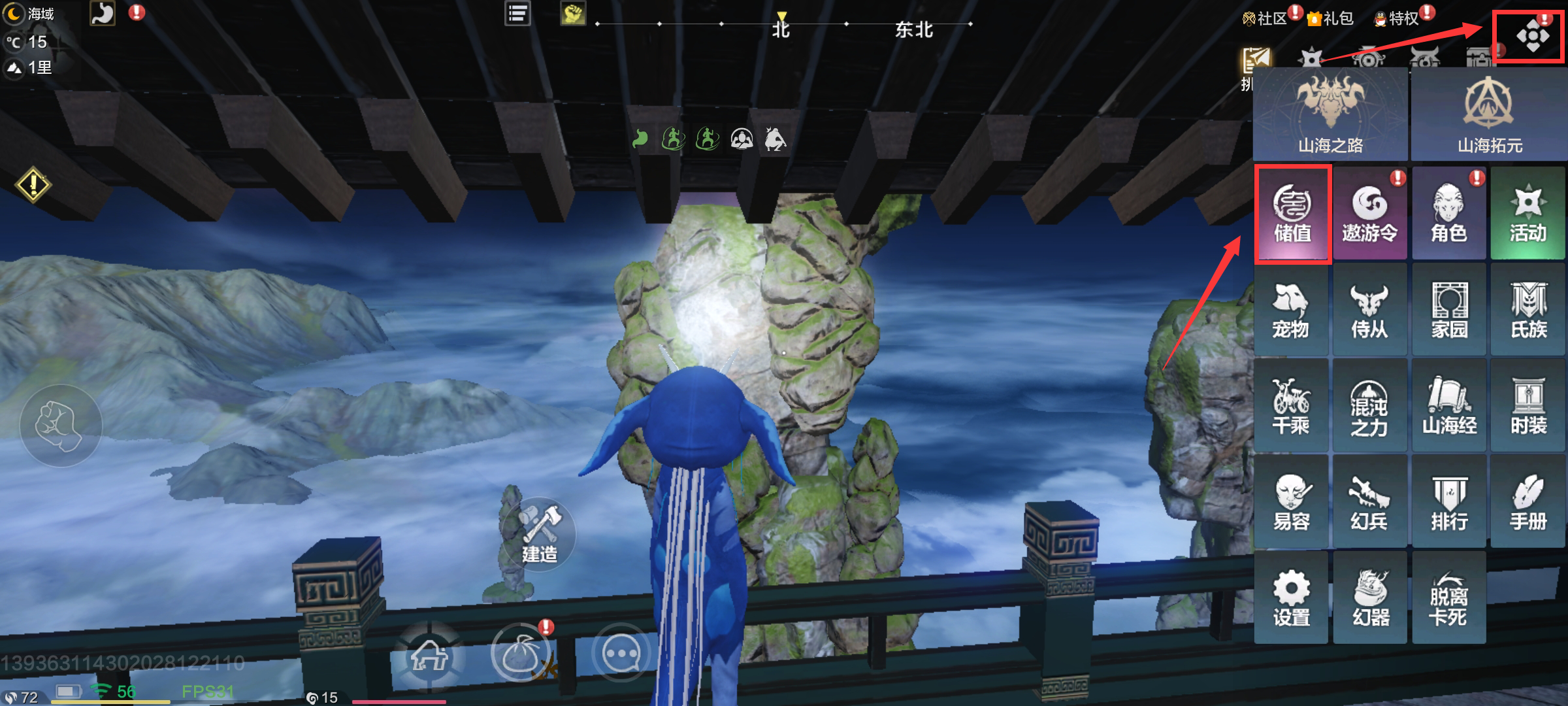Open the 山海拓元 panel
Viewport: 1568px width, 706px height.
pos(1489,115)
